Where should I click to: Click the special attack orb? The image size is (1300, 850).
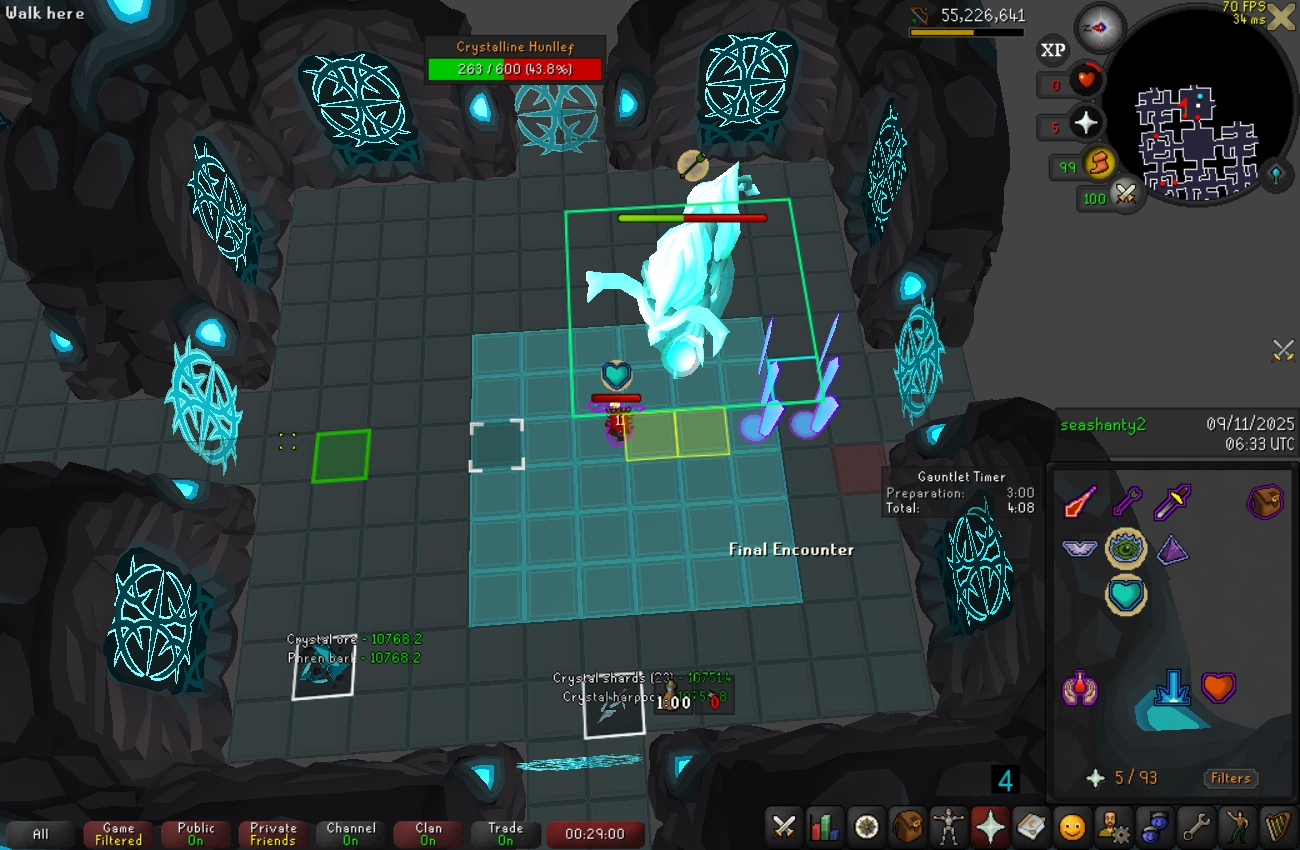tap(1127, 194)
